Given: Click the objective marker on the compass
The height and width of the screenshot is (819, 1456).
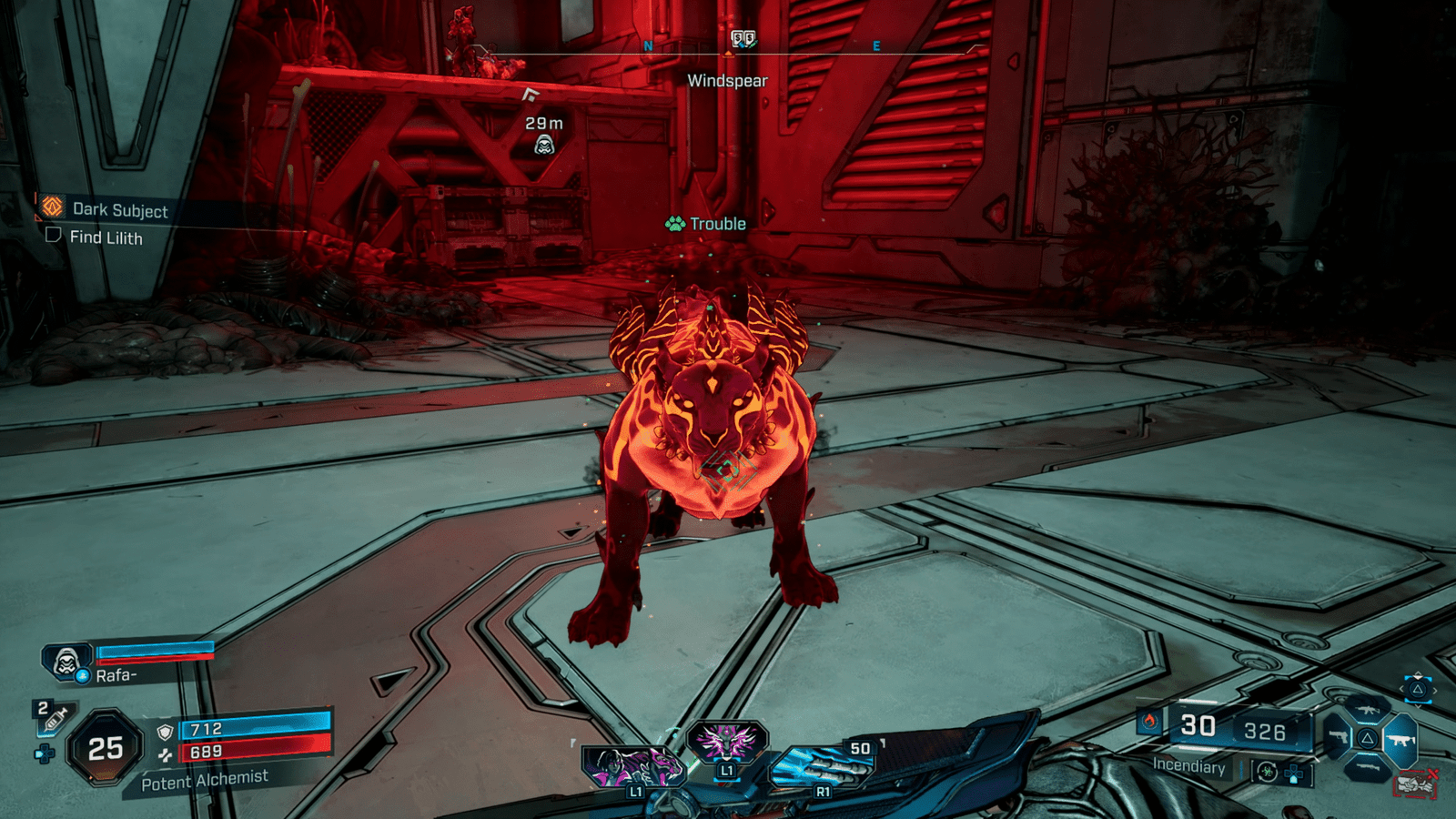Looking at the screenshot, I should [743, 38].
